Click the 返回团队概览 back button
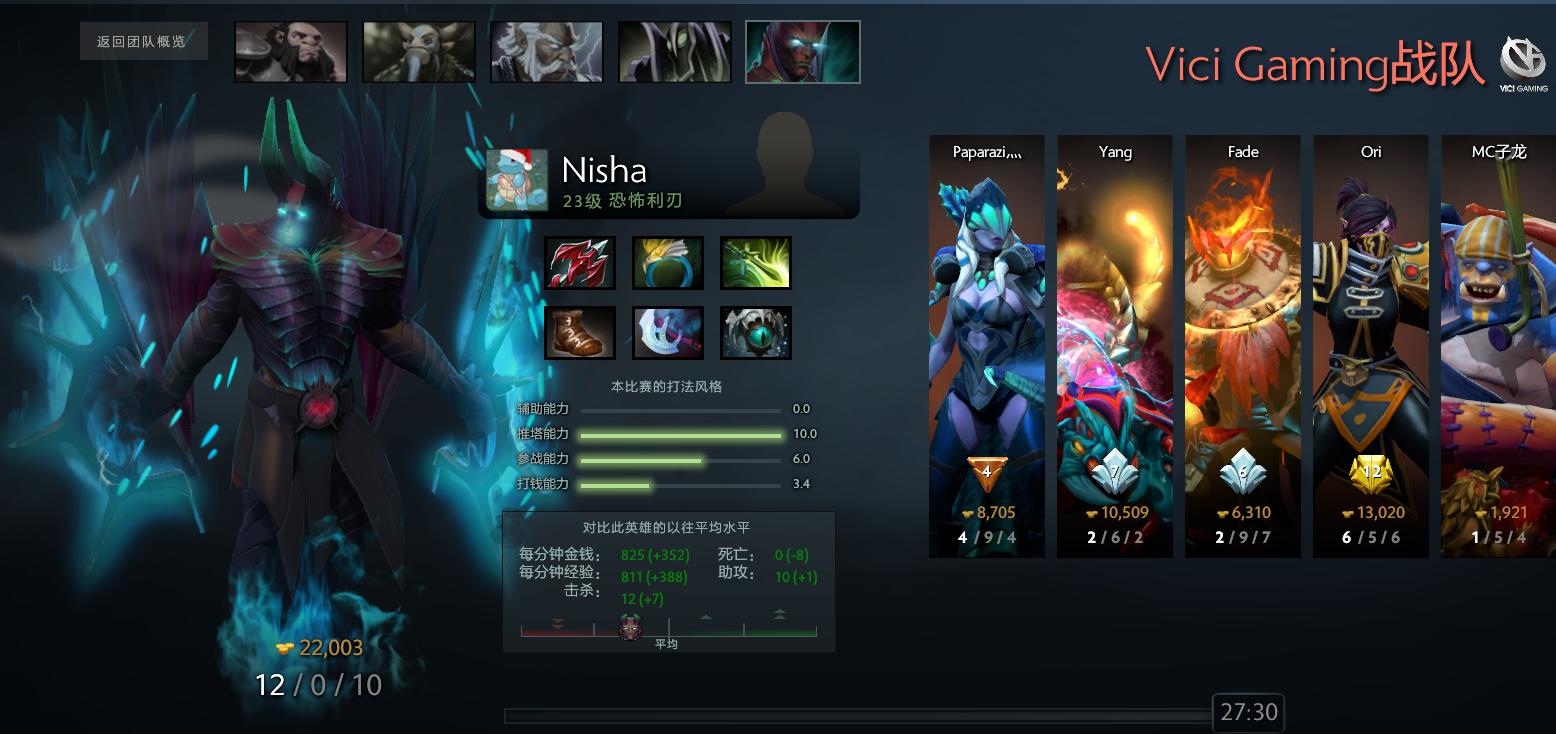The height and width of the screenshot is (734, 1556). (x=143, y=41)
